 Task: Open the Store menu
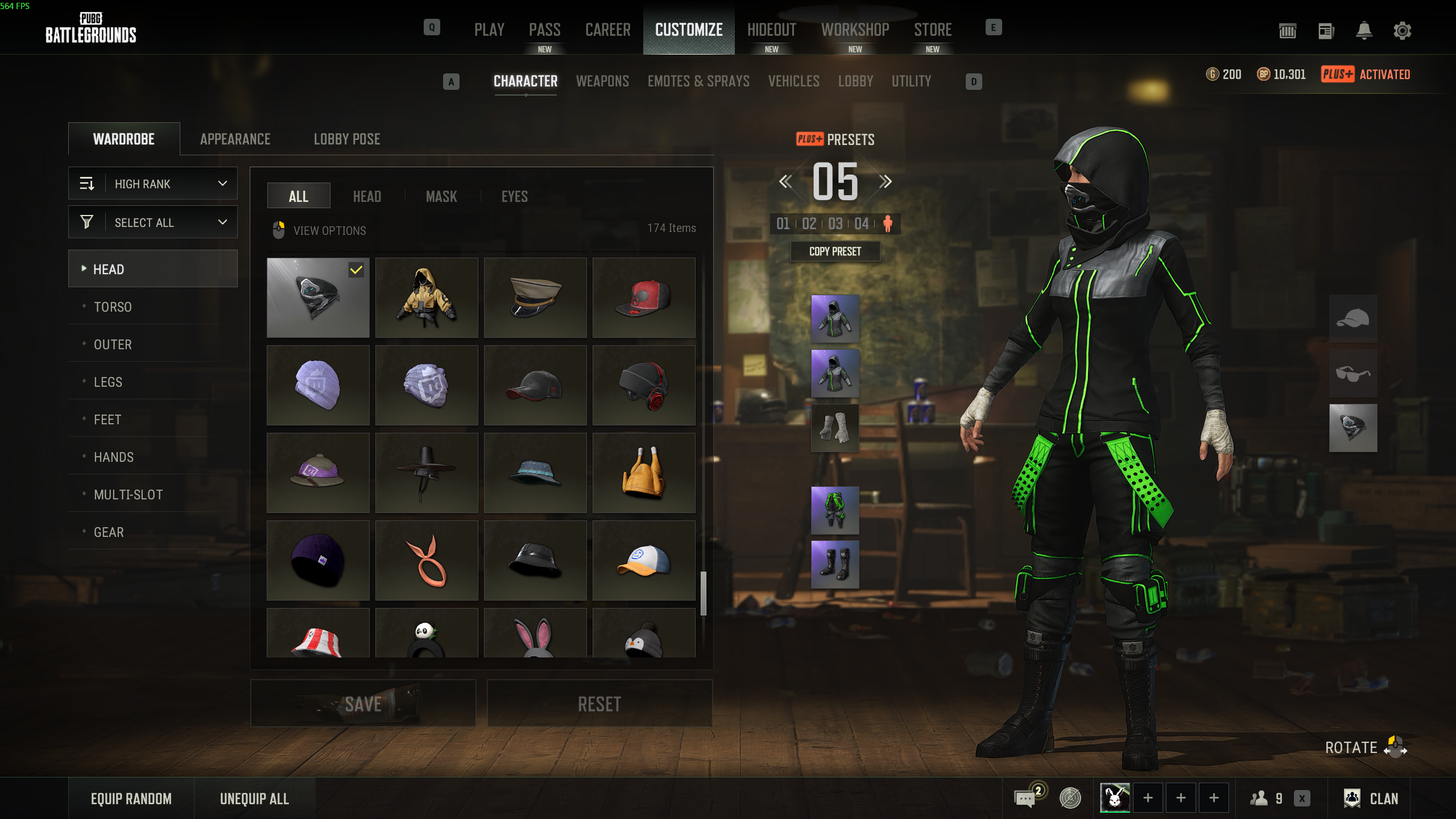(933, 30)
